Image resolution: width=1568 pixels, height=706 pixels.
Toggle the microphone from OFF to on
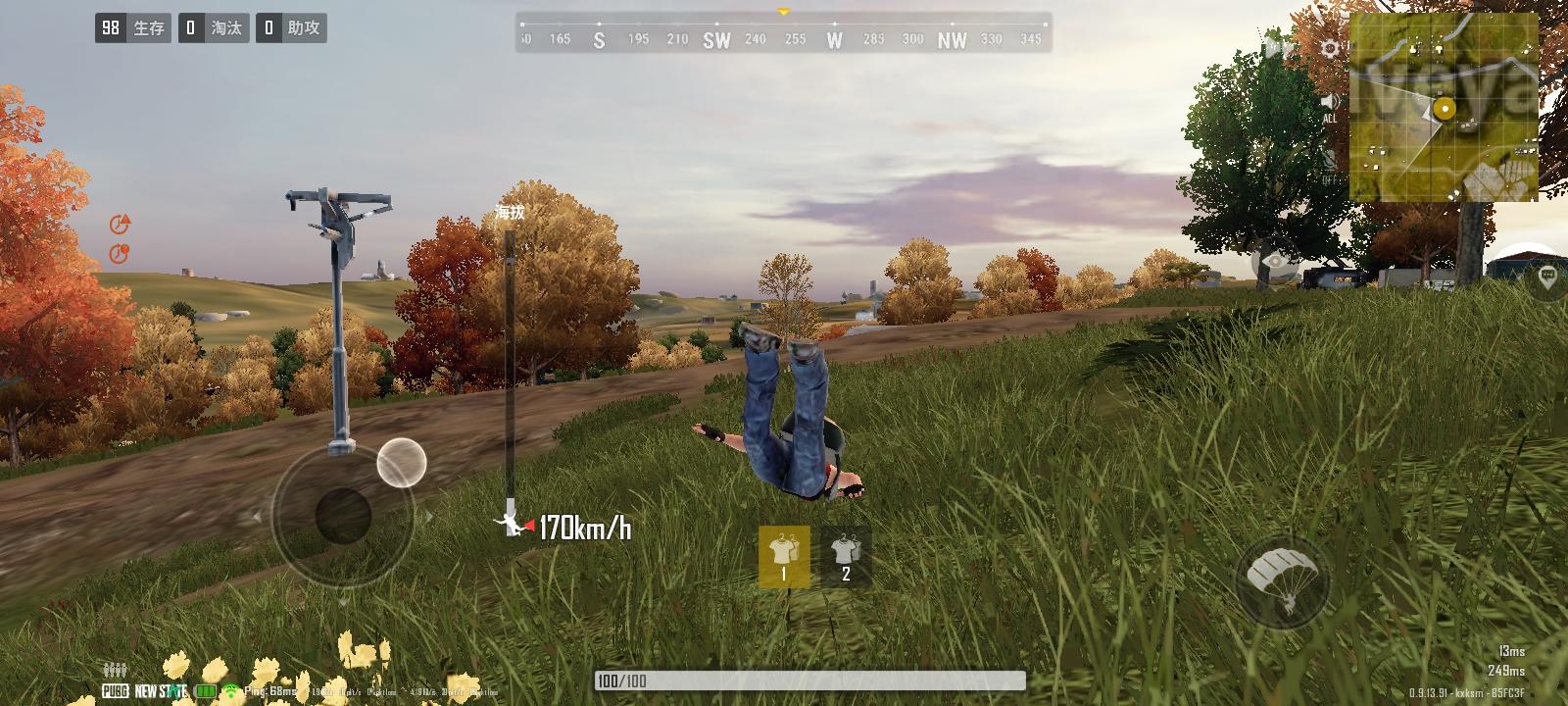[x=1330, y=162]
